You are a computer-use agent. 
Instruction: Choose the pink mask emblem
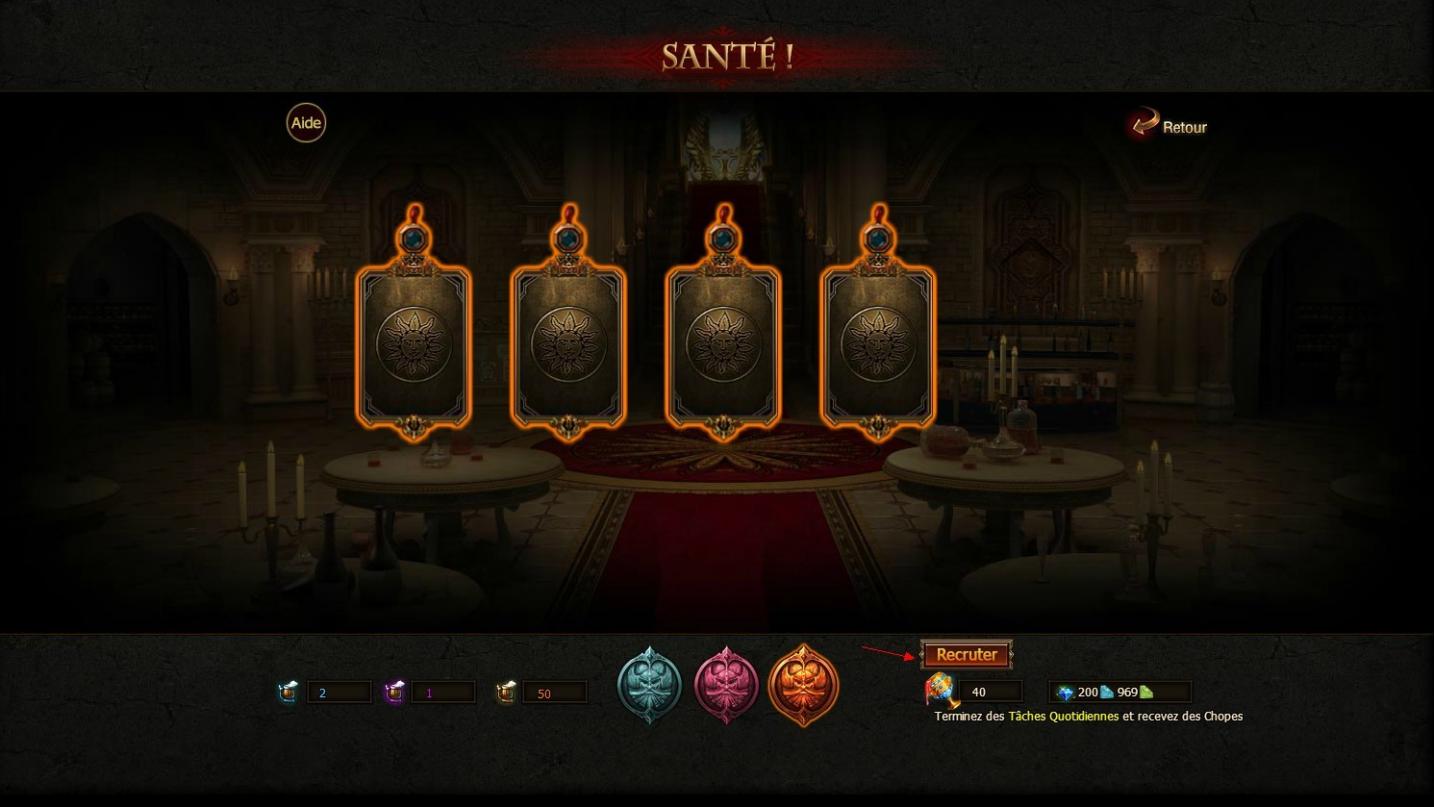(726, 686)
